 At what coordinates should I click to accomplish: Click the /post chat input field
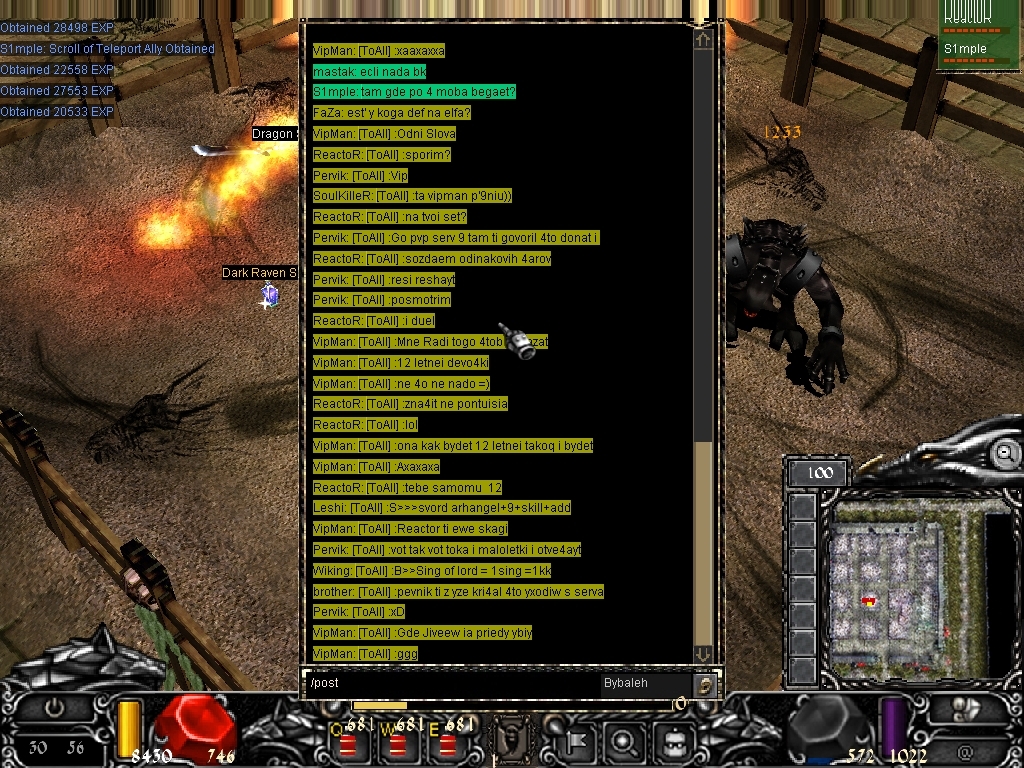[x=450, y=683]
